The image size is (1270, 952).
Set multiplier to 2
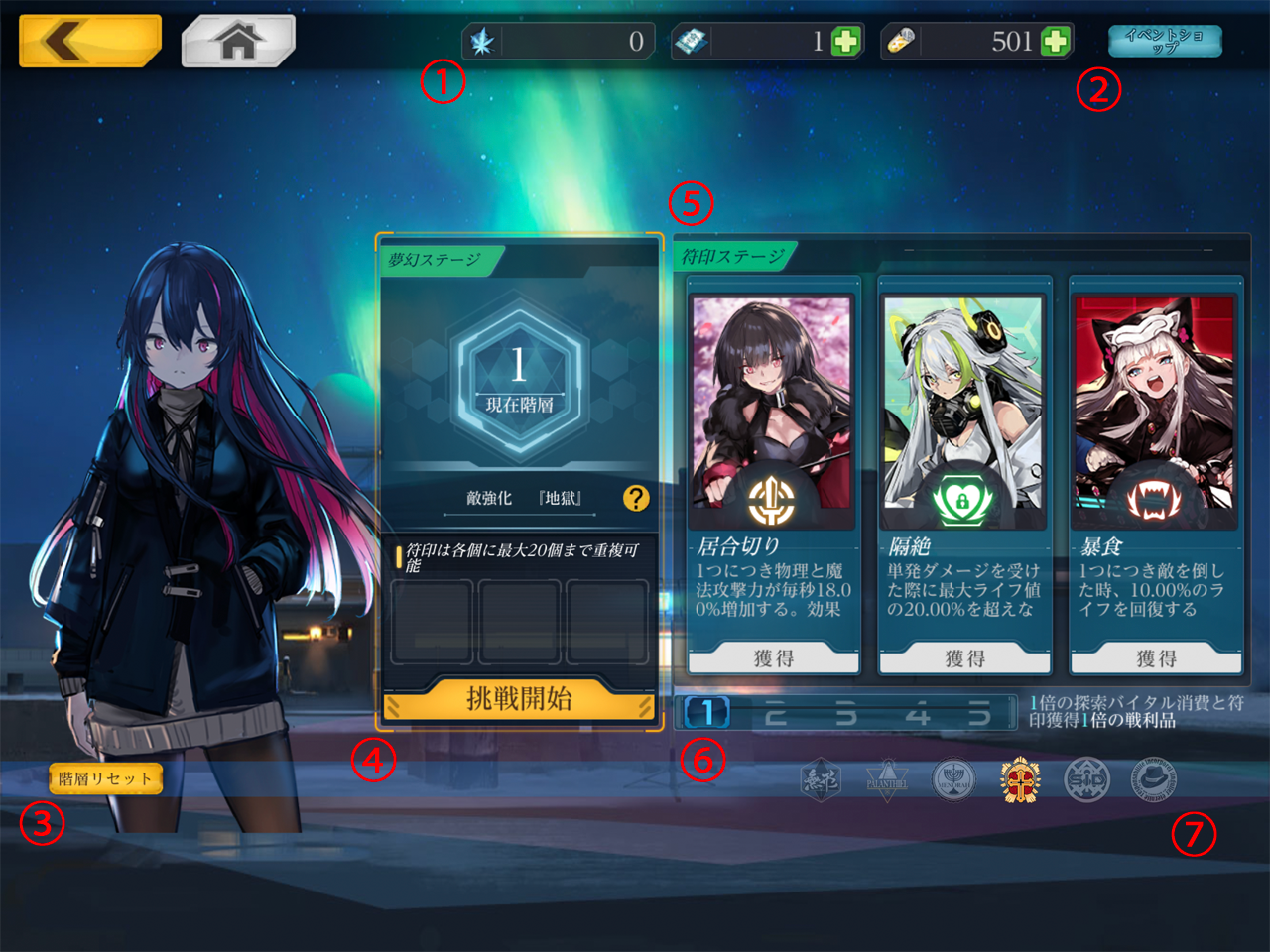pyautogui.click(x=776, y=713)
